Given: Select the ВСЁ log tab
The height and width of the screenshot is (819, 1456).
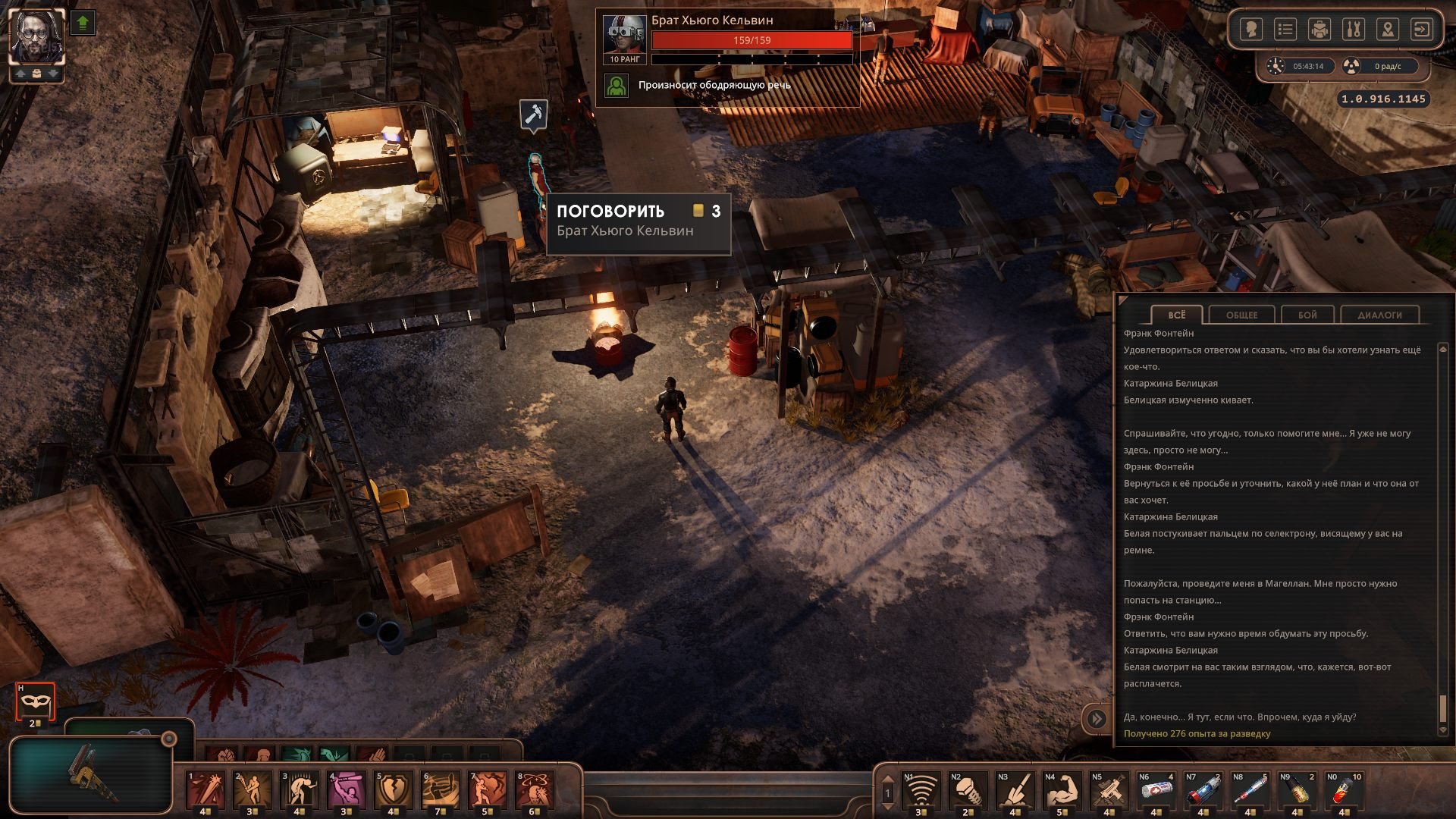Looking at the screenshot, I should click(x=1176, y=315).
